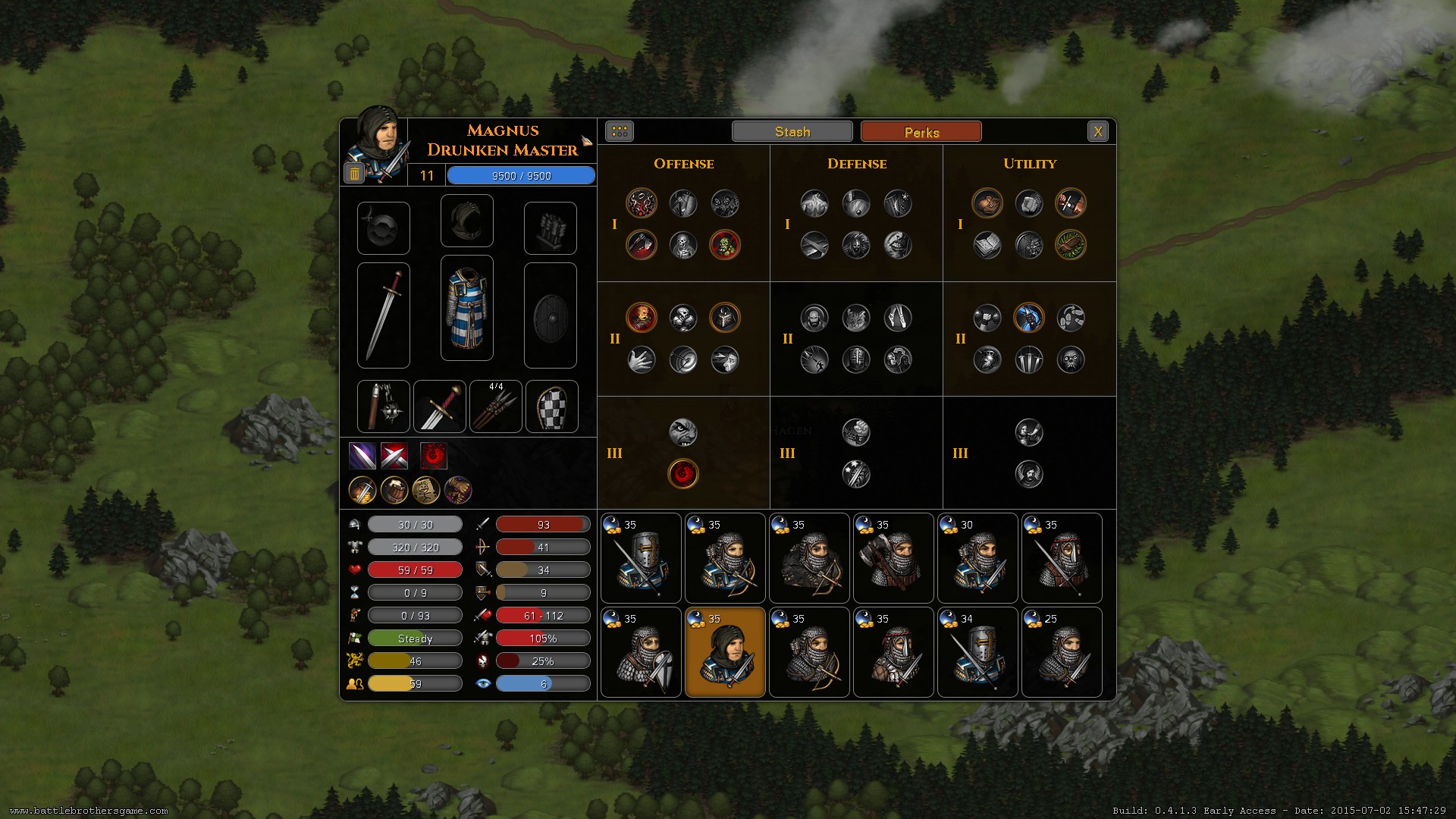Image resolution: width=1456 pixels, height=819 pixels.
Task: Click the six-dot grid button
Action: tap(620, 132)
